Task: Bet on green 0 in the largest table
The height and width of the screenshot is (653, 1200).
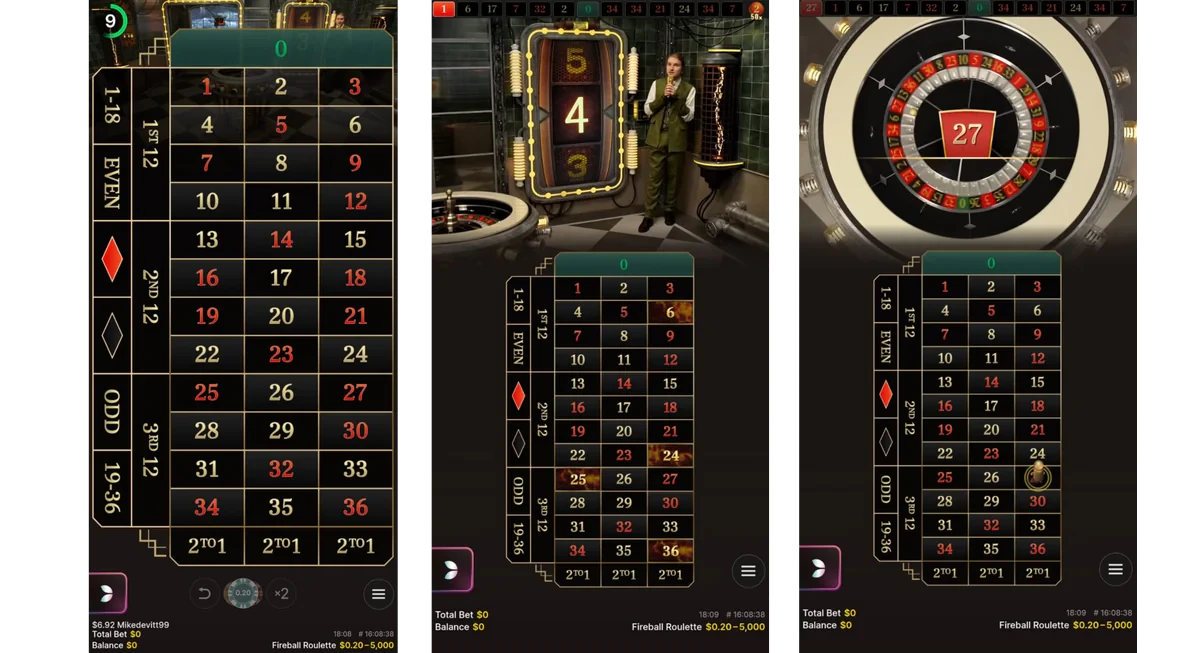Action: (281, 48)
